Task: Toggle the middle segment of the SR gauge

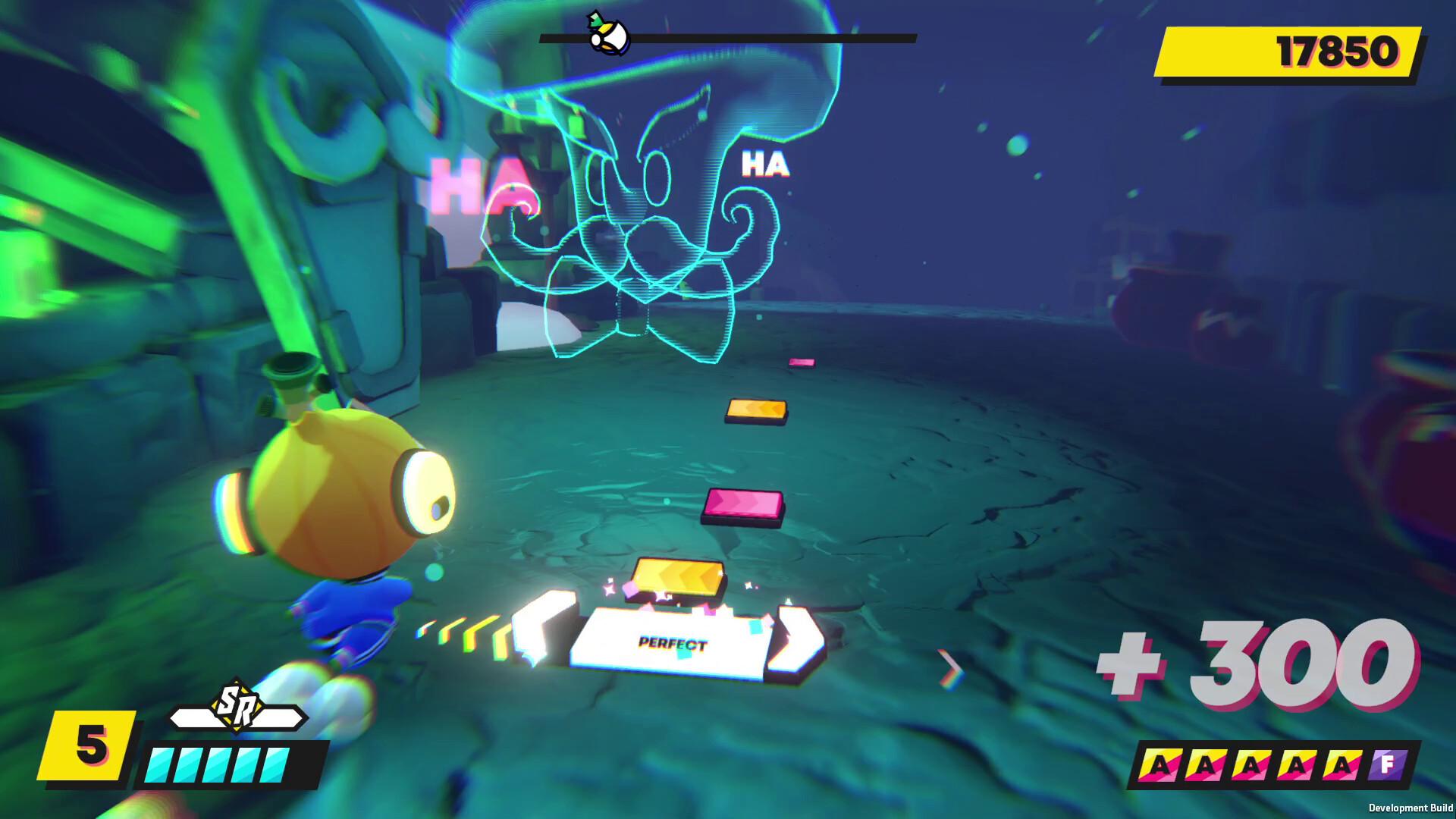Action: pos(218,764)
